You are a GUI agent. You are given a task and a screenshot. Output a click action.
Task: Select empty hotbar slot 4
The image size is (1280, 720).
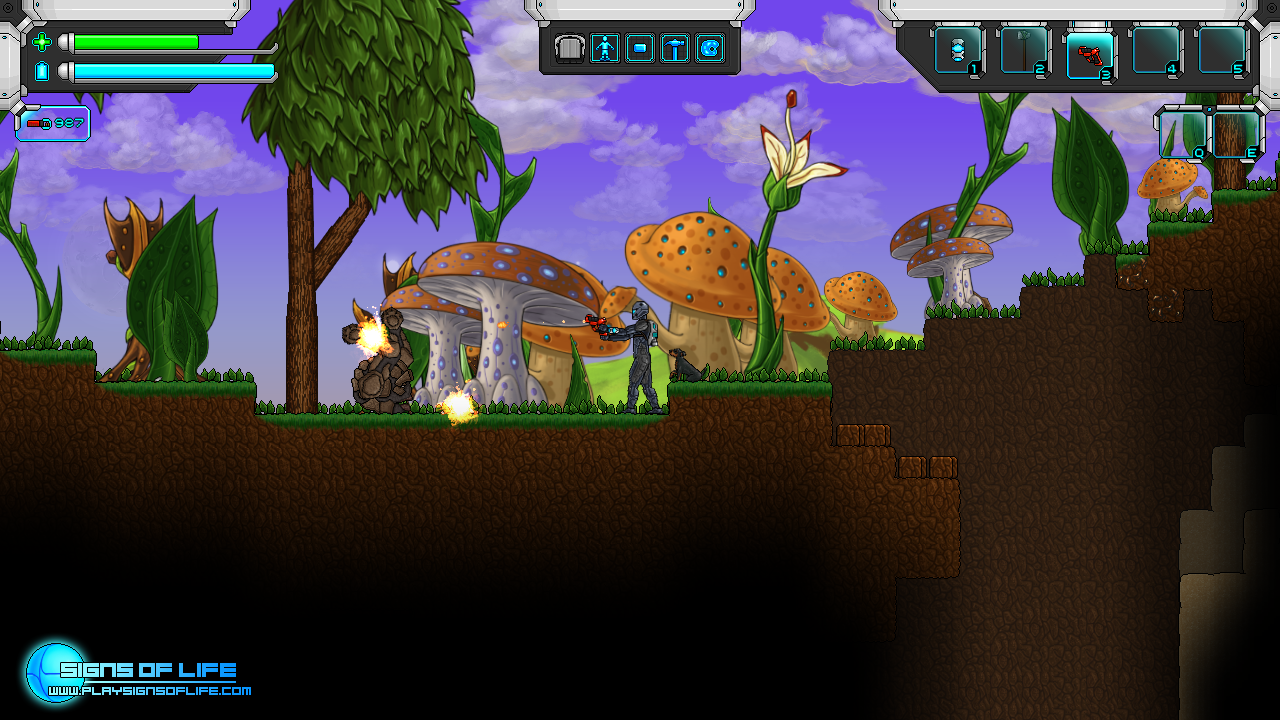point(1156,50)
